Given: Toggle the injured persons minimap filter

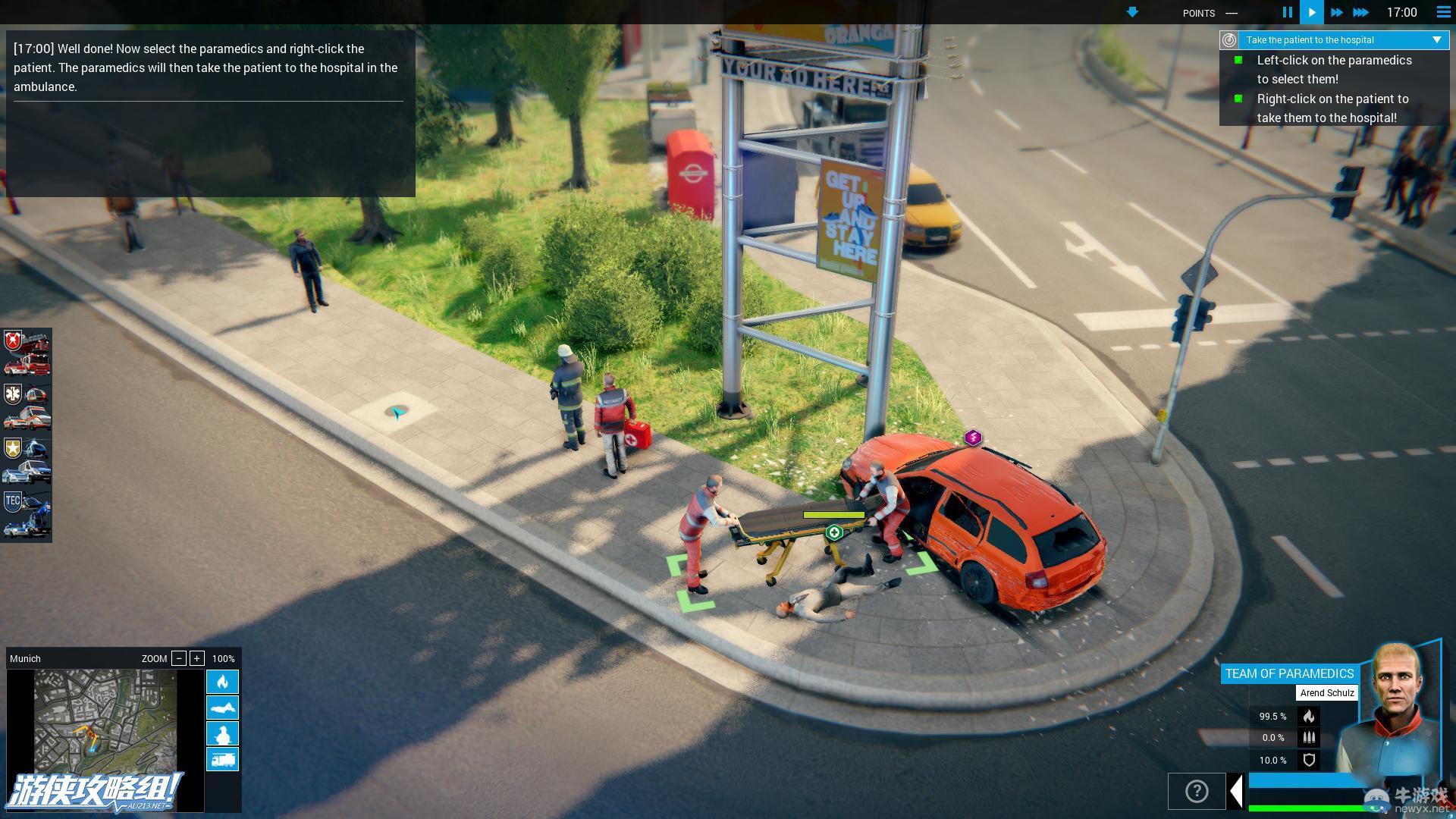Looking at the screenshot, I should (x=222, y=708).
